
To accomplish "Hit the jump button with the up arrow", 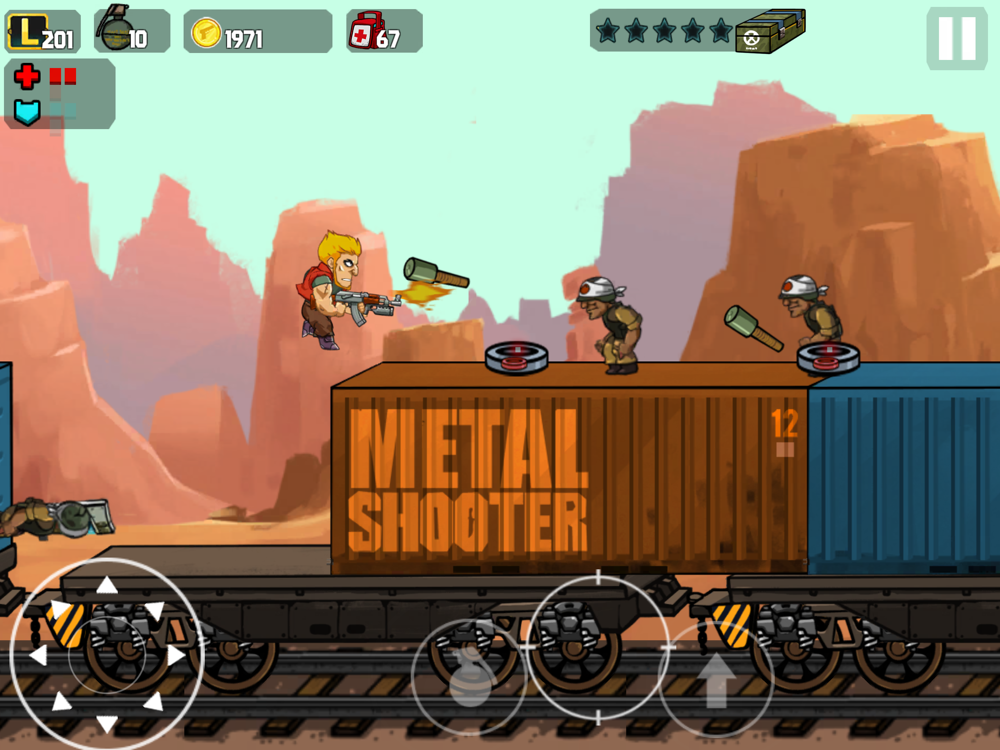I will [x=715, y=678].
